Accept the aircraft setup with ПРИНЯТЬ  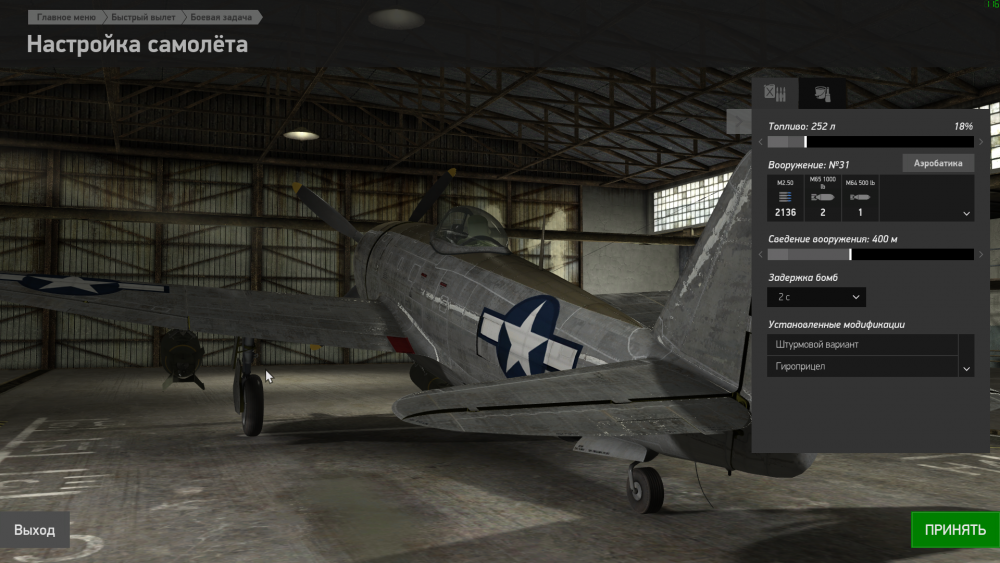(x=954, y=530)
